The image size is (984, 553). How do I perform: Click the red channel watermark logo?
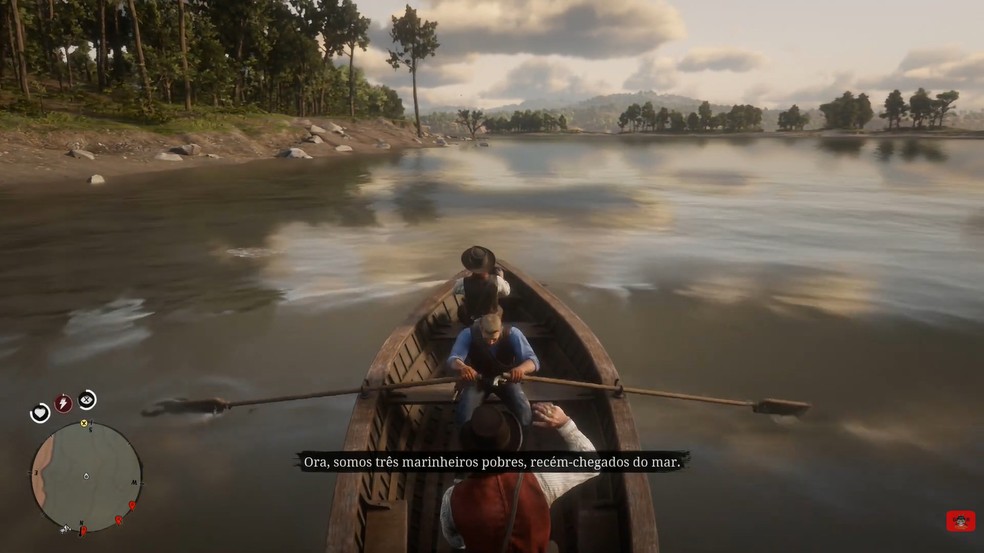pos(960,521)
